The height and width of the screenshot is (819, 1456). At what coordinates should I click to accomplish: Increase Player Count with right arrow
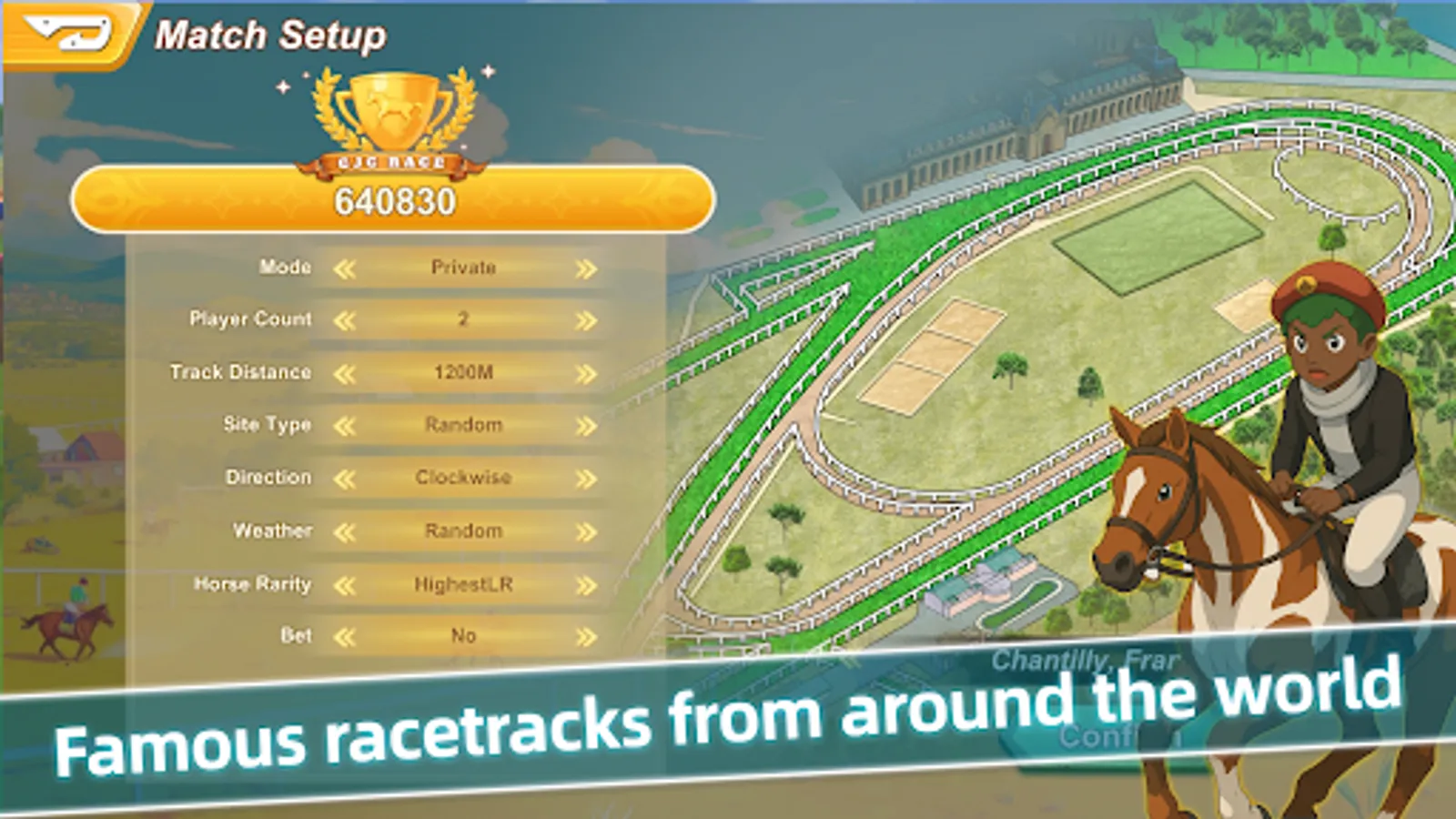tap(585, 319)
